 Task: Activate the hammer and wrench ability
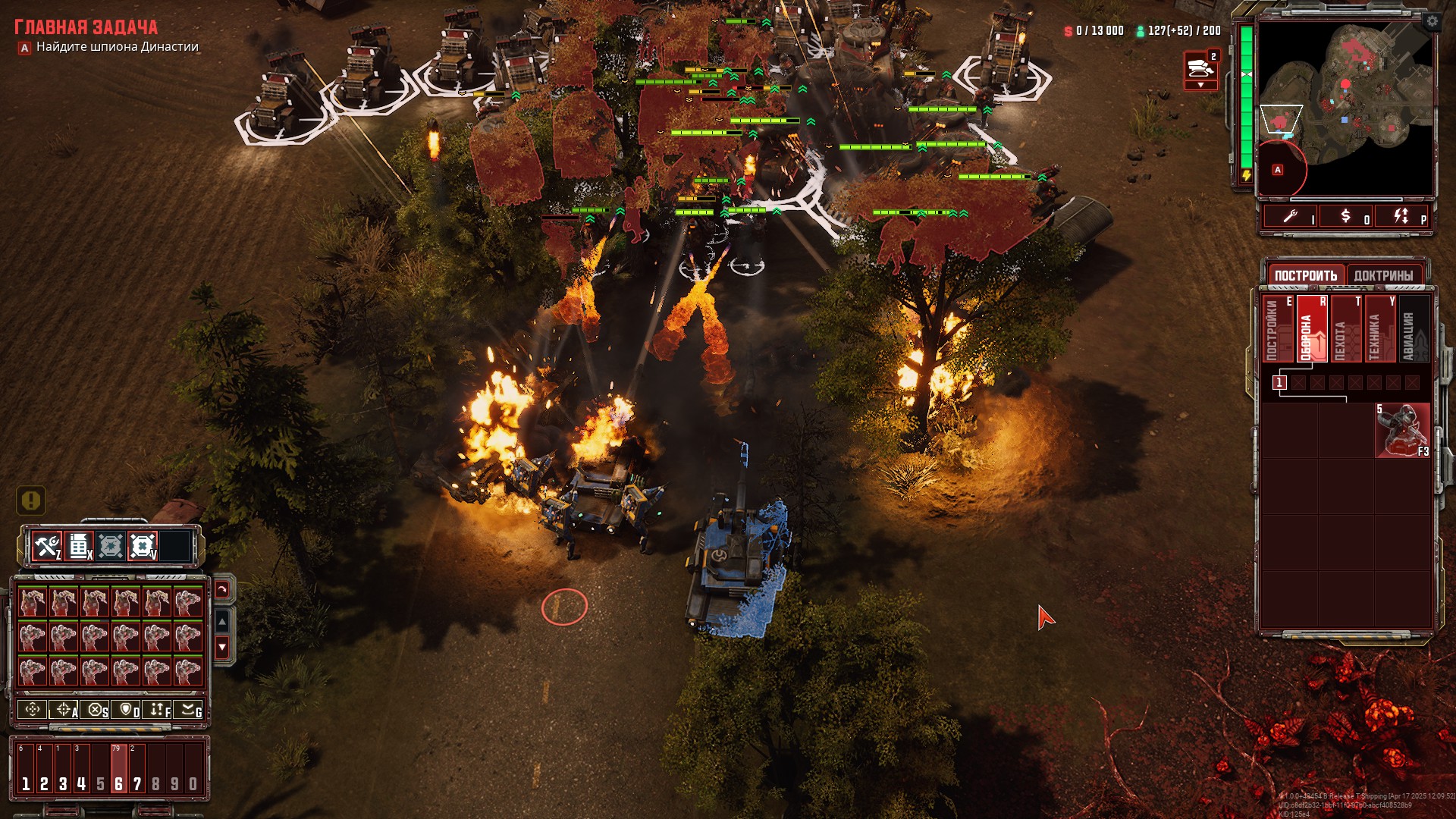click(47, 546)
